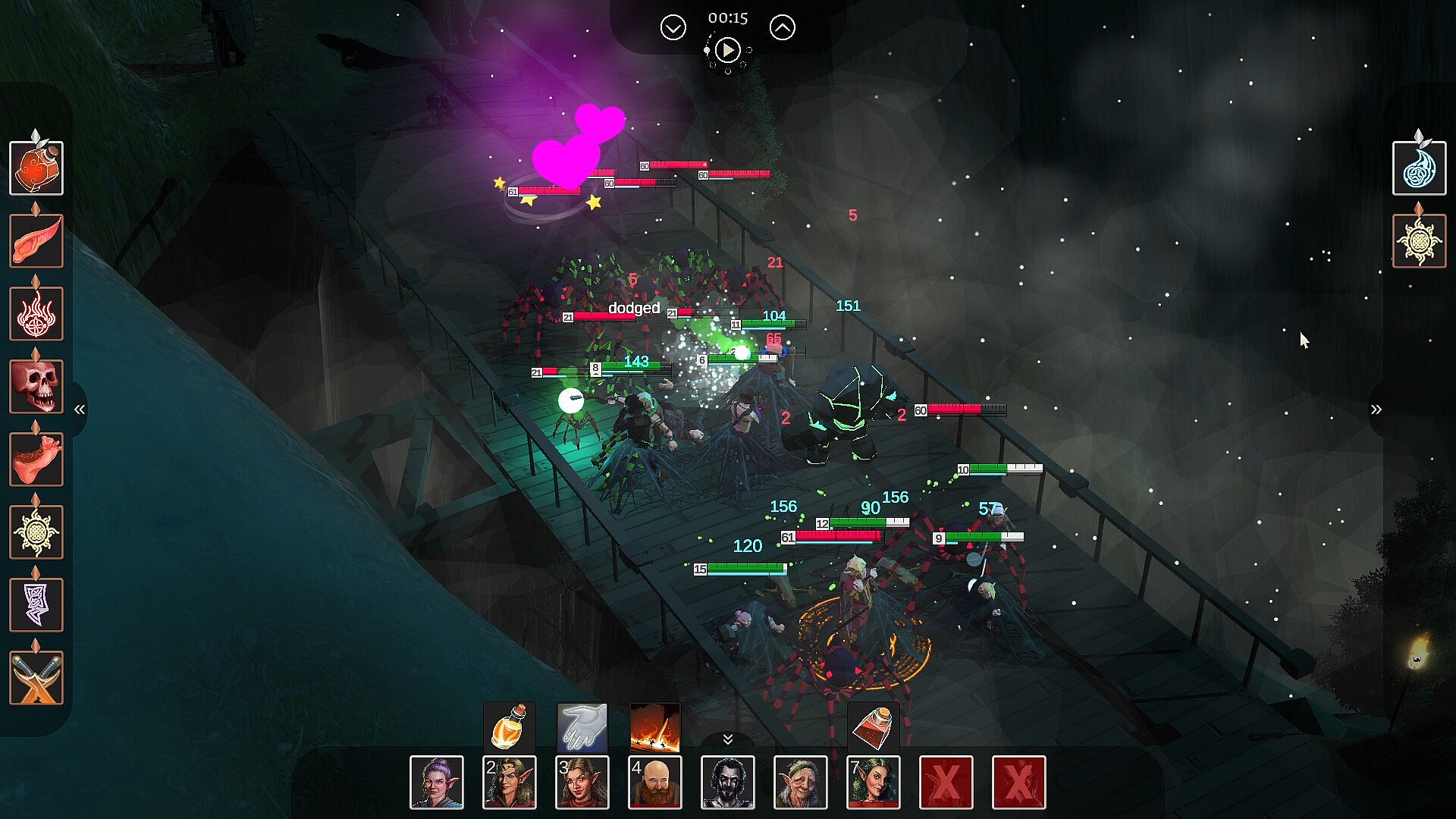The width and height of the screenshot is (1456, 819).
Task: Activate the white glove hand ability
Action: 582,727
